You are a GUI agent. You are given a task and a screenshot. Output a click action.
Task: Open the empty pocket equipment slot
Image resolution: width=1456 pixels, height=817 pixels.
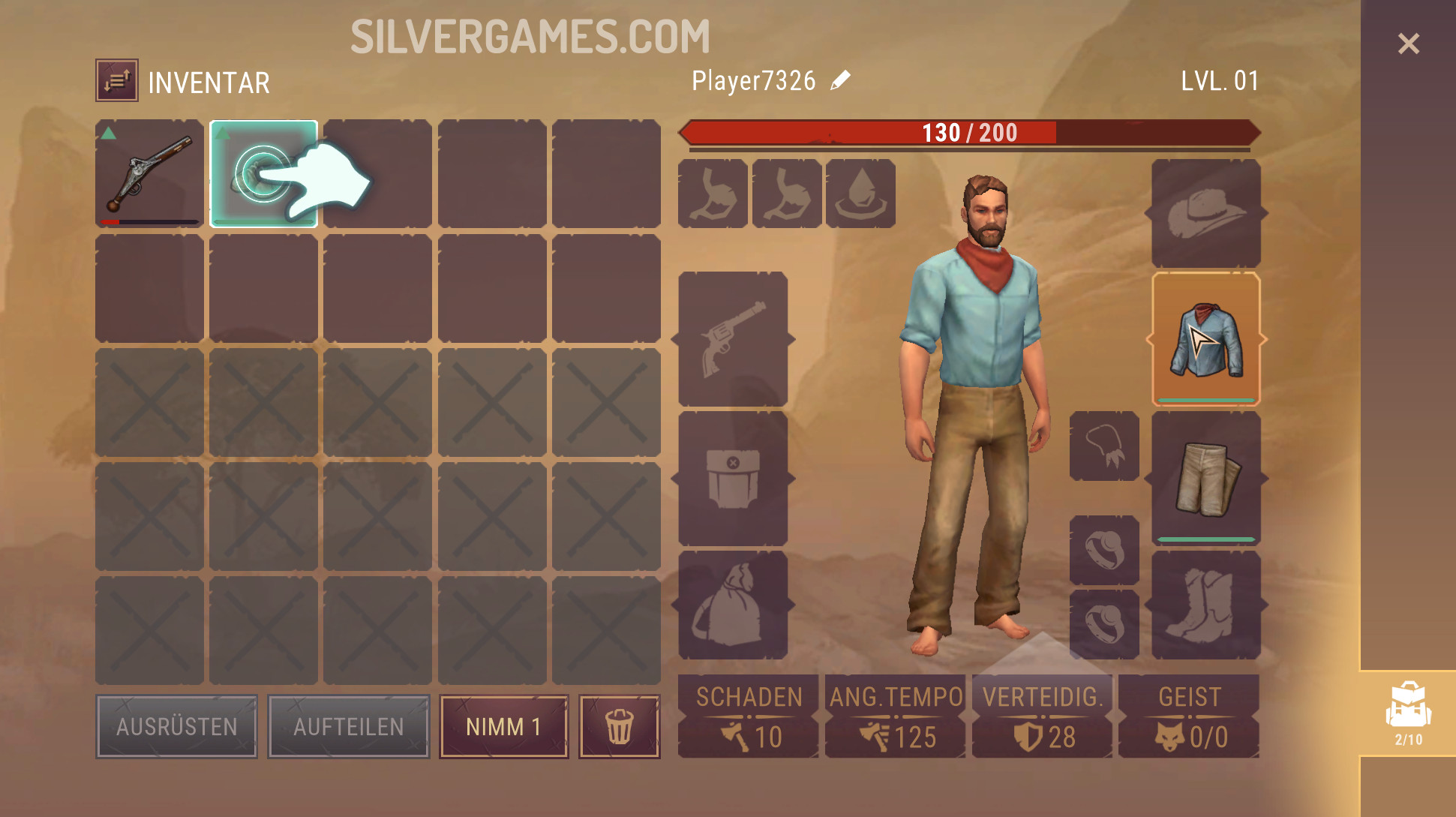click(x=733, y=478)
